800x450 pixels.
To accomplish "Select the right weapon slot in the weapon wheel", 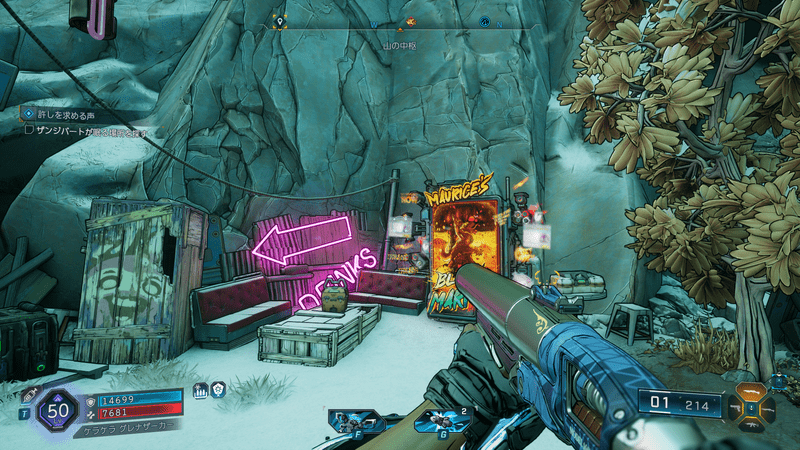I will [768, 407].
